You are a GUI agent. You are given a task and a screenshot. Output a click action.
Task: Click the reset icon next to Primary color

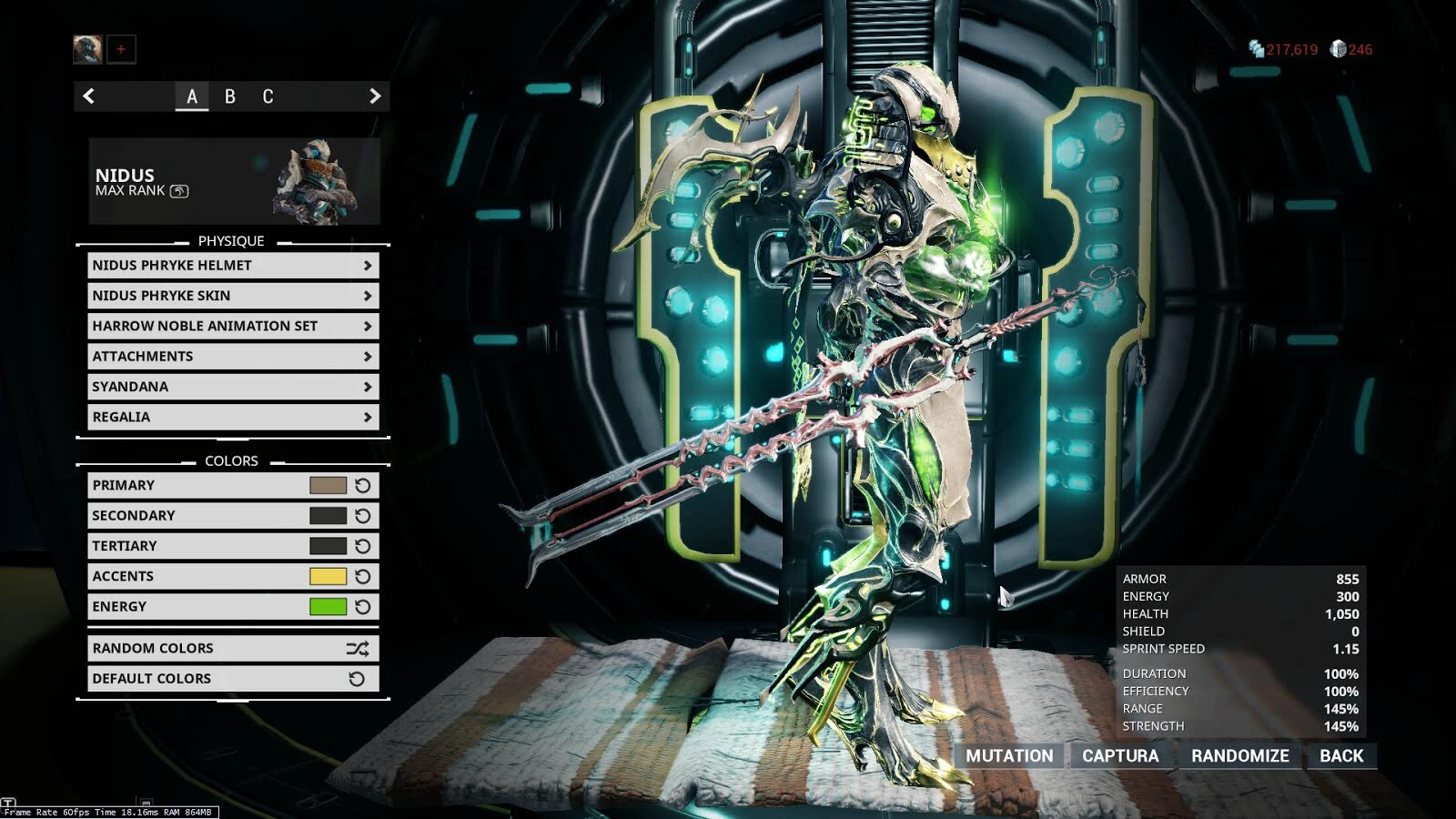tap(362, 485)
